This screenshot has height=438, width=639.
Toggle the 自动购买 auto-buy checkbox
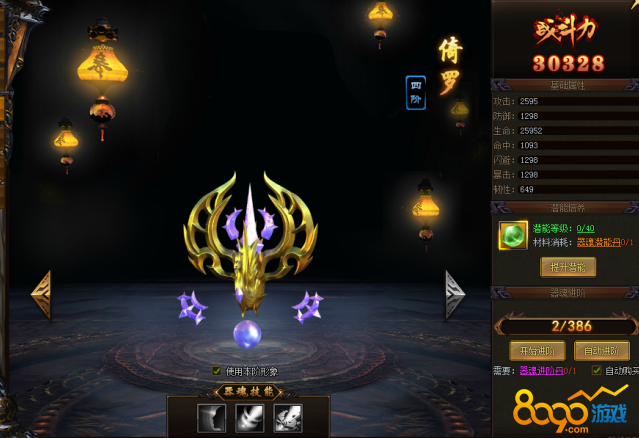[x=597, y=371]
